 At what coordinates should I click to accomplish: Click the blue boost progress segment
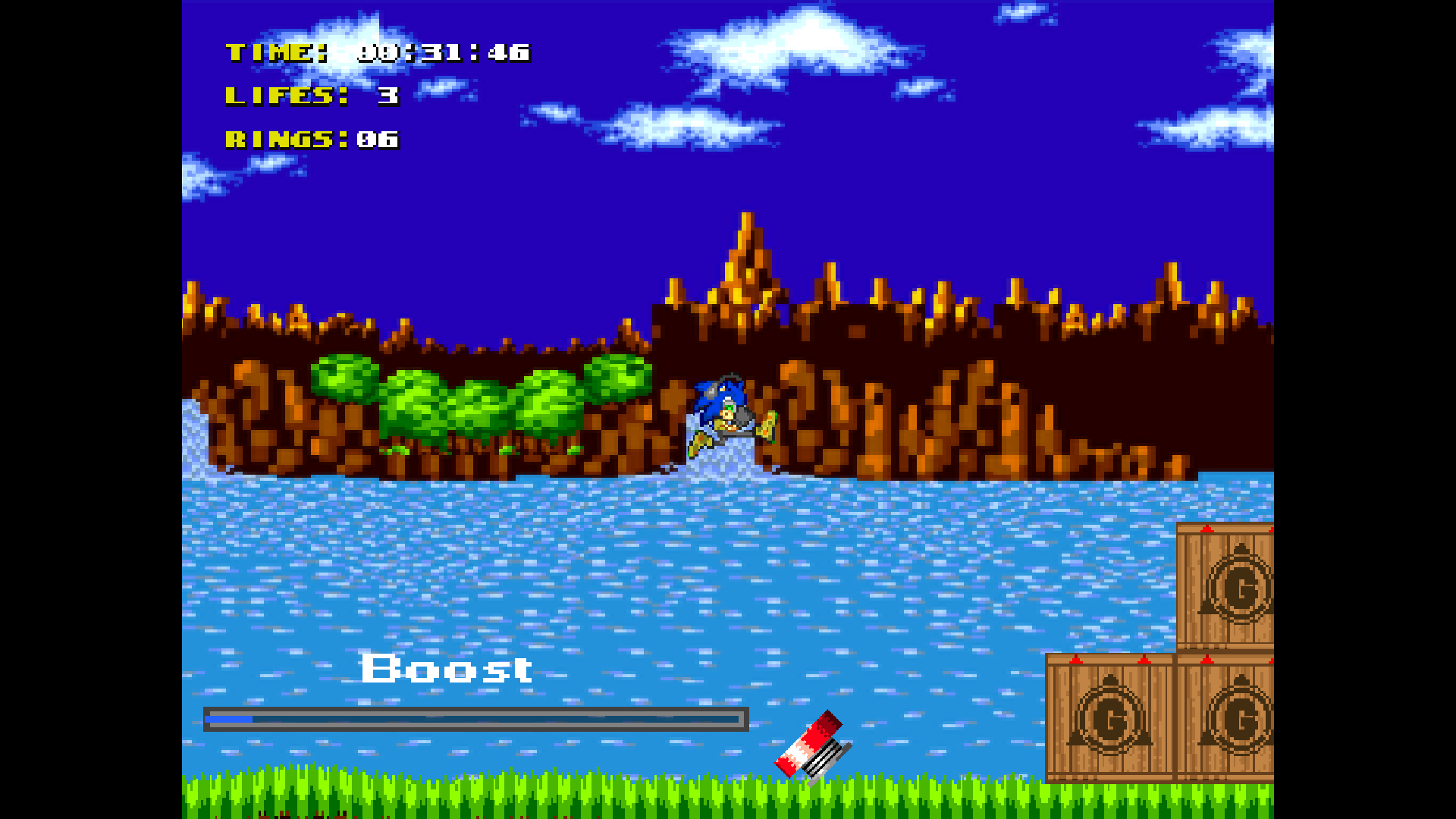click(x=227, y=717)
